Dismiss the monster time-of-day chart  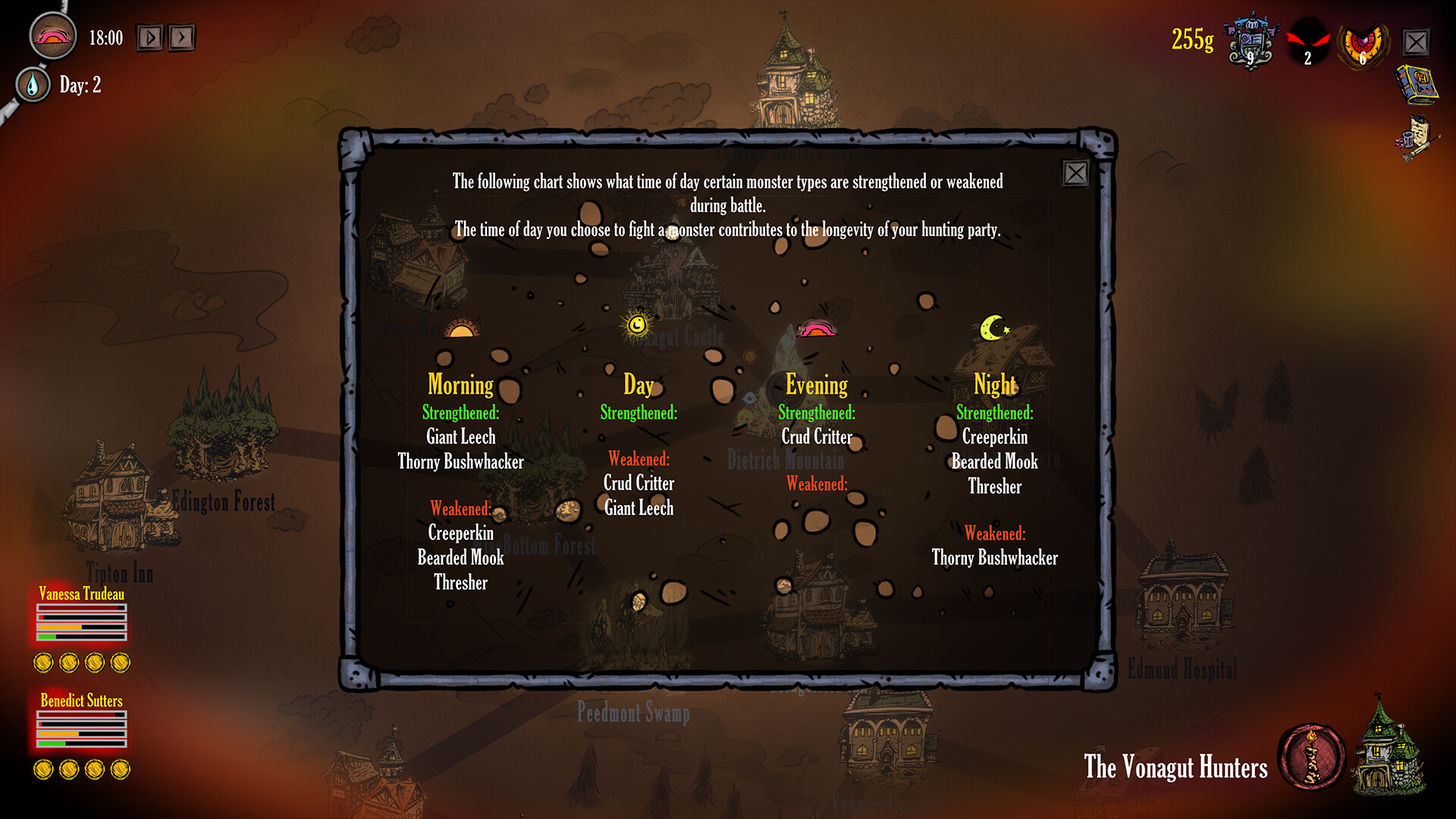(1076, 174)
